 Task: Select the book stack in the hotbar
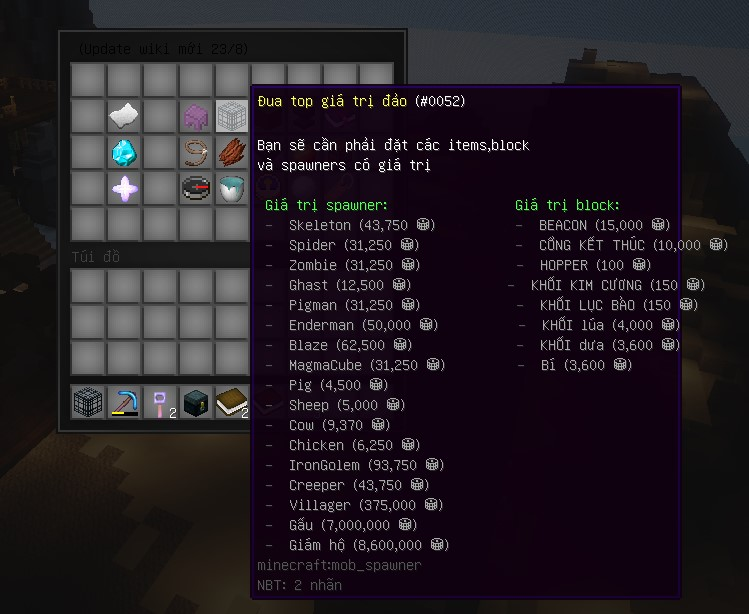click(x=232, y=402)
